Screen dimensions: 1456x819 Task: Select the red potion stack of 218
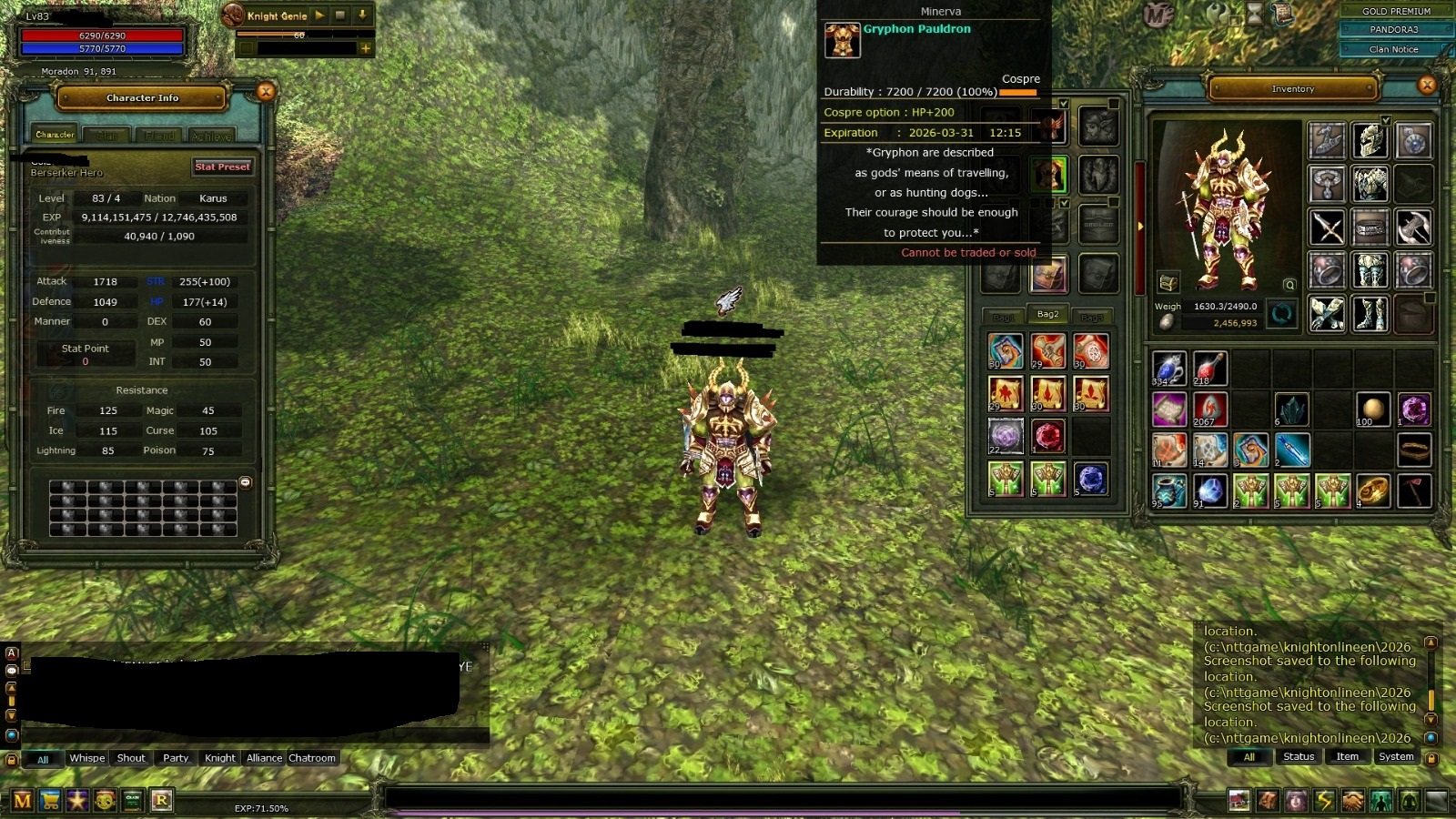click(x=1209, y=369)
